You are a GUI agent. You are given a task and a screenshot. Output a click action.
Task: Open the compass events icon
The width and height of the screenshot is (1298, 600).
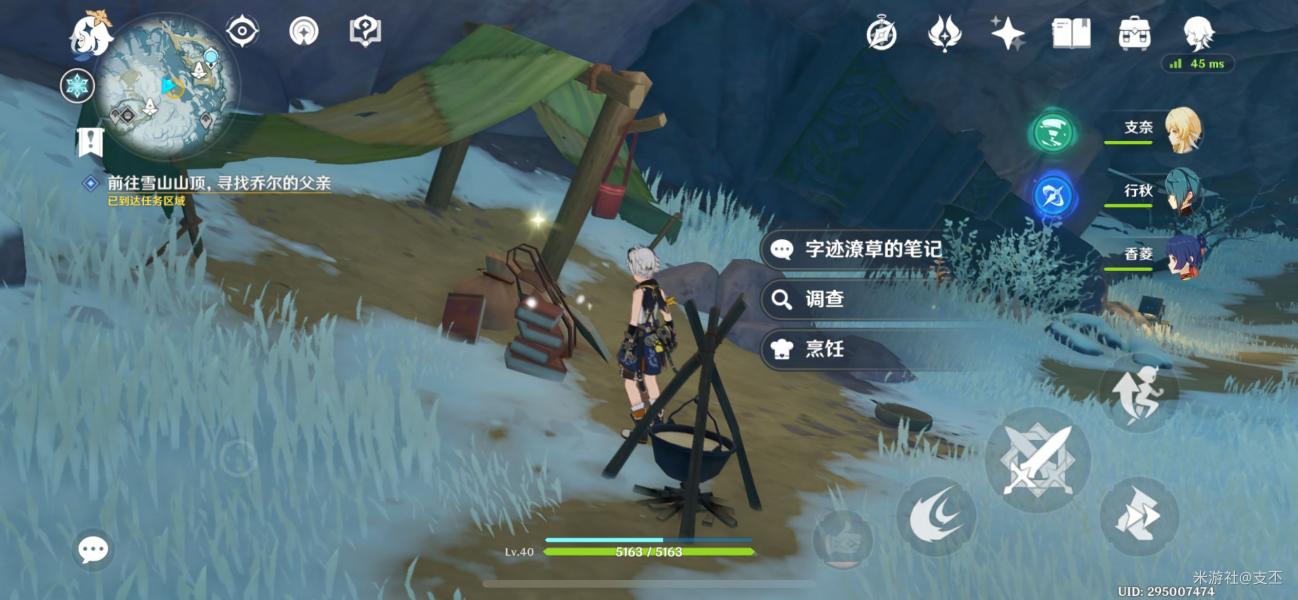point(881,34)
